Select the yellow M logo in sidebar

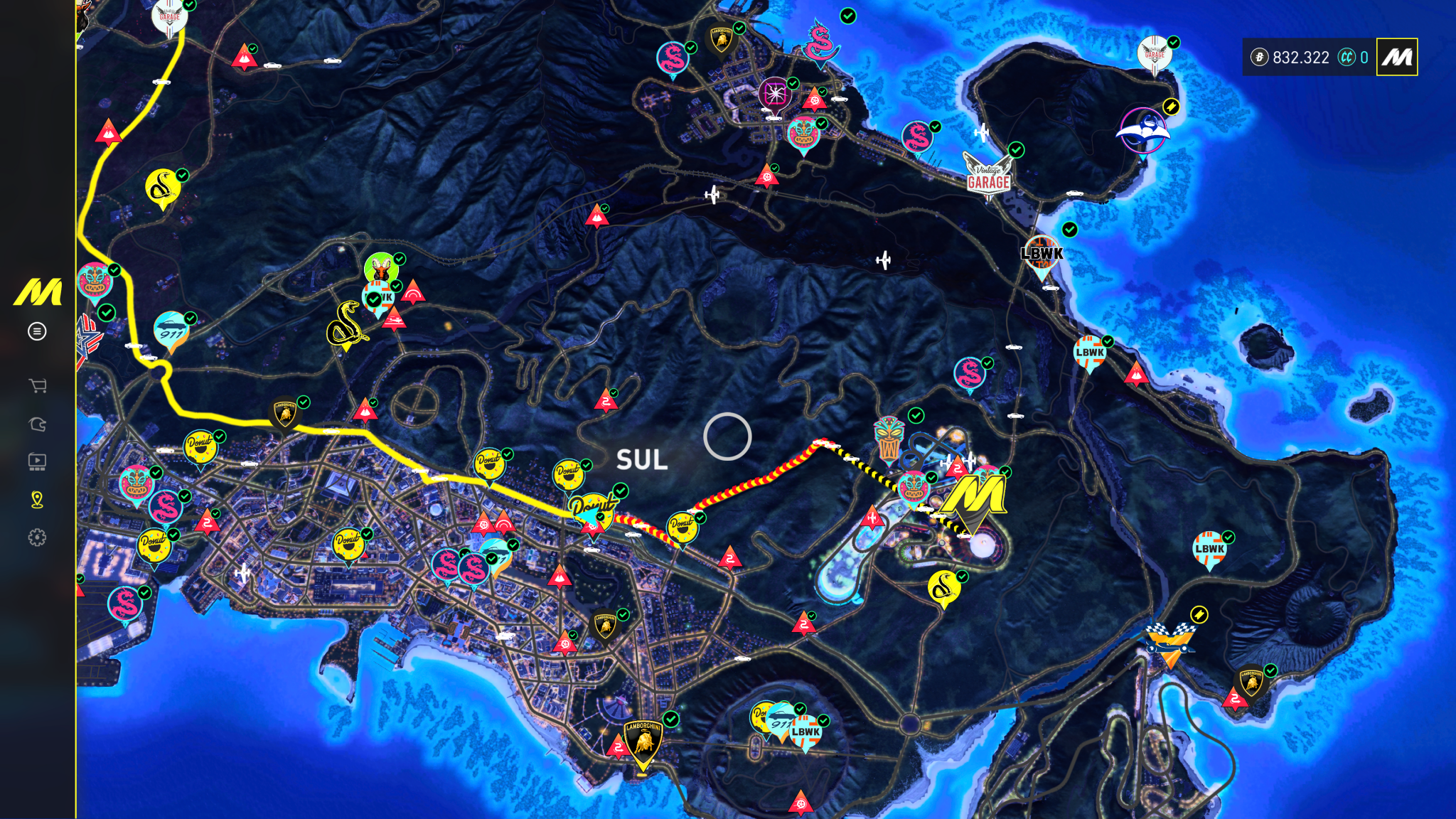[38, 292]
